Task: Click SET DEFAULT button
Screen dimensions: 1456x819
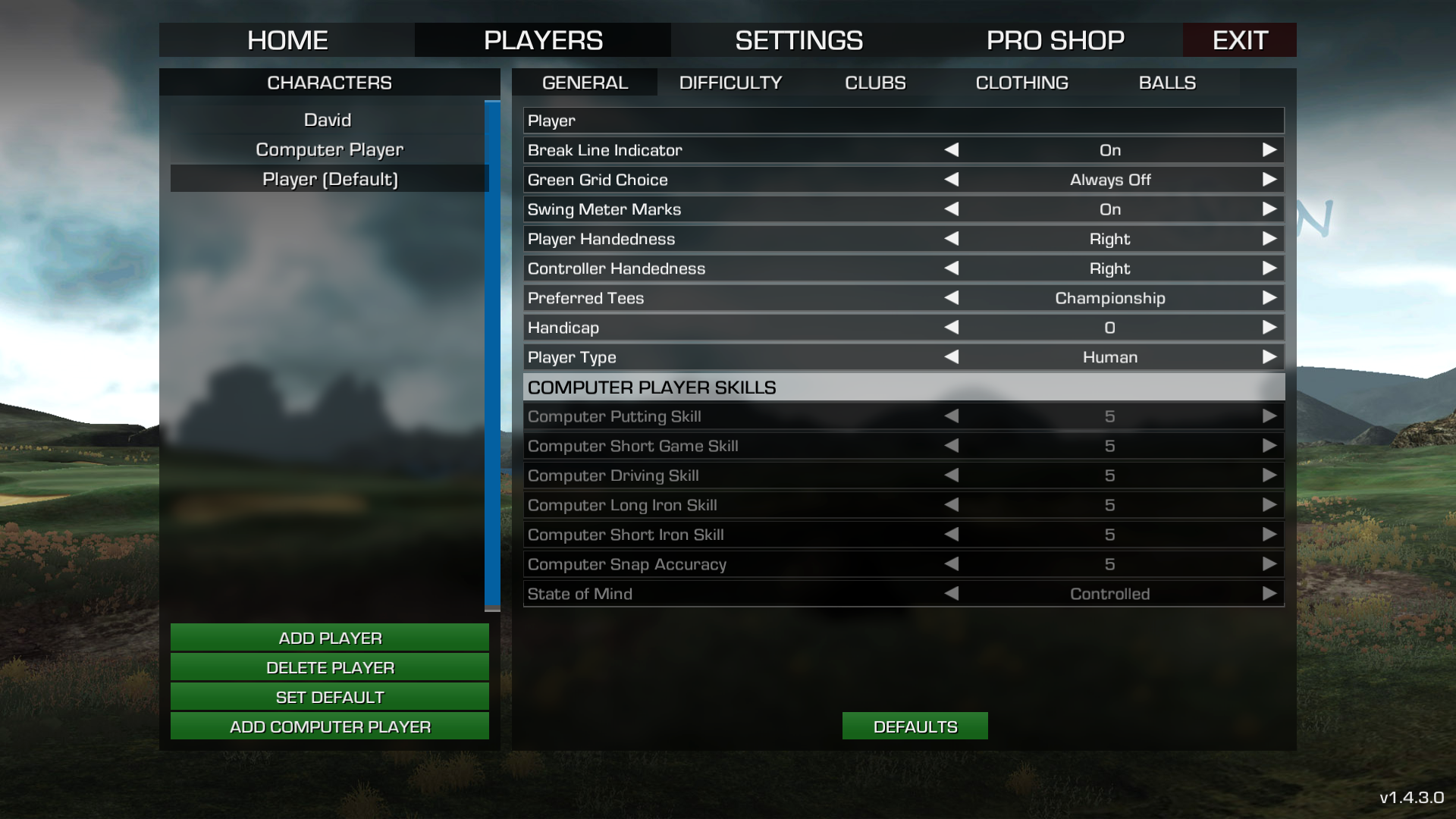Action: (x=330, y=697)
